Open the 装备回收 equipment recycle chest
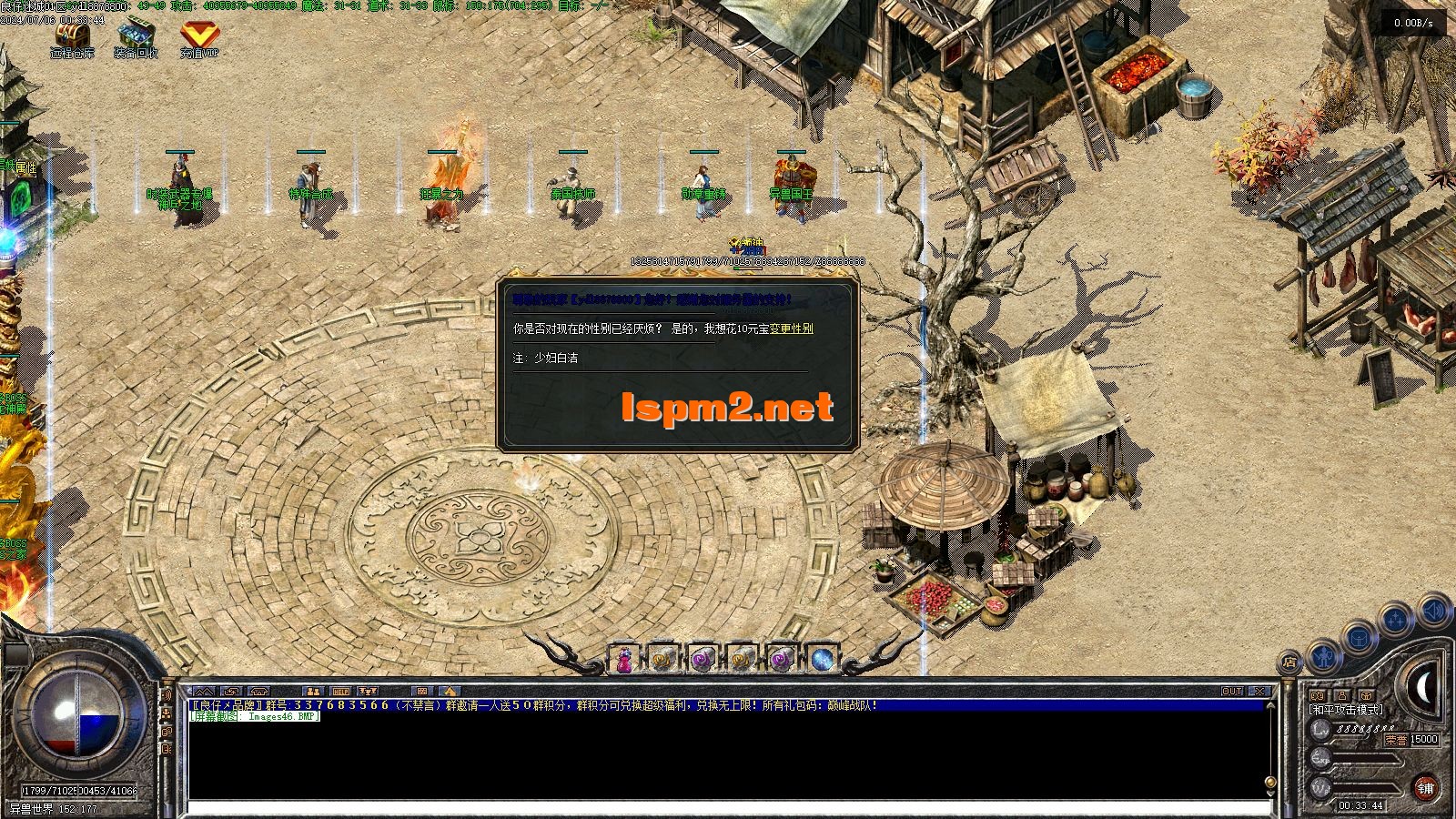Screen dimensions: 1456x819 pos(136,35)
